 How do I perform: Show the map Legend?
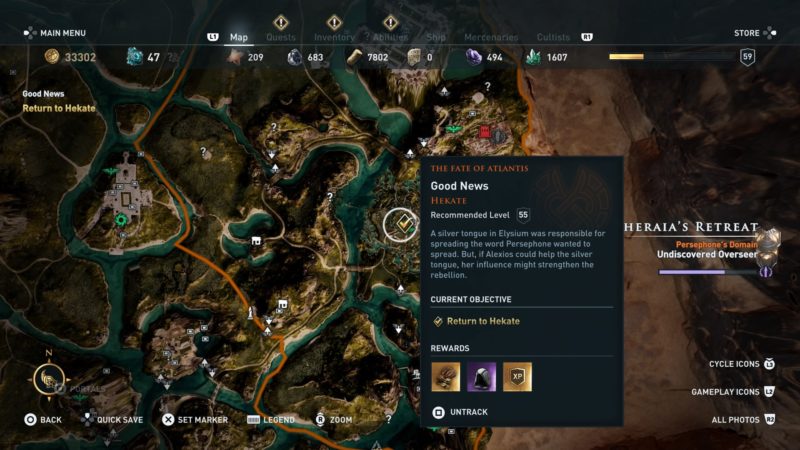tap(278, 420)
